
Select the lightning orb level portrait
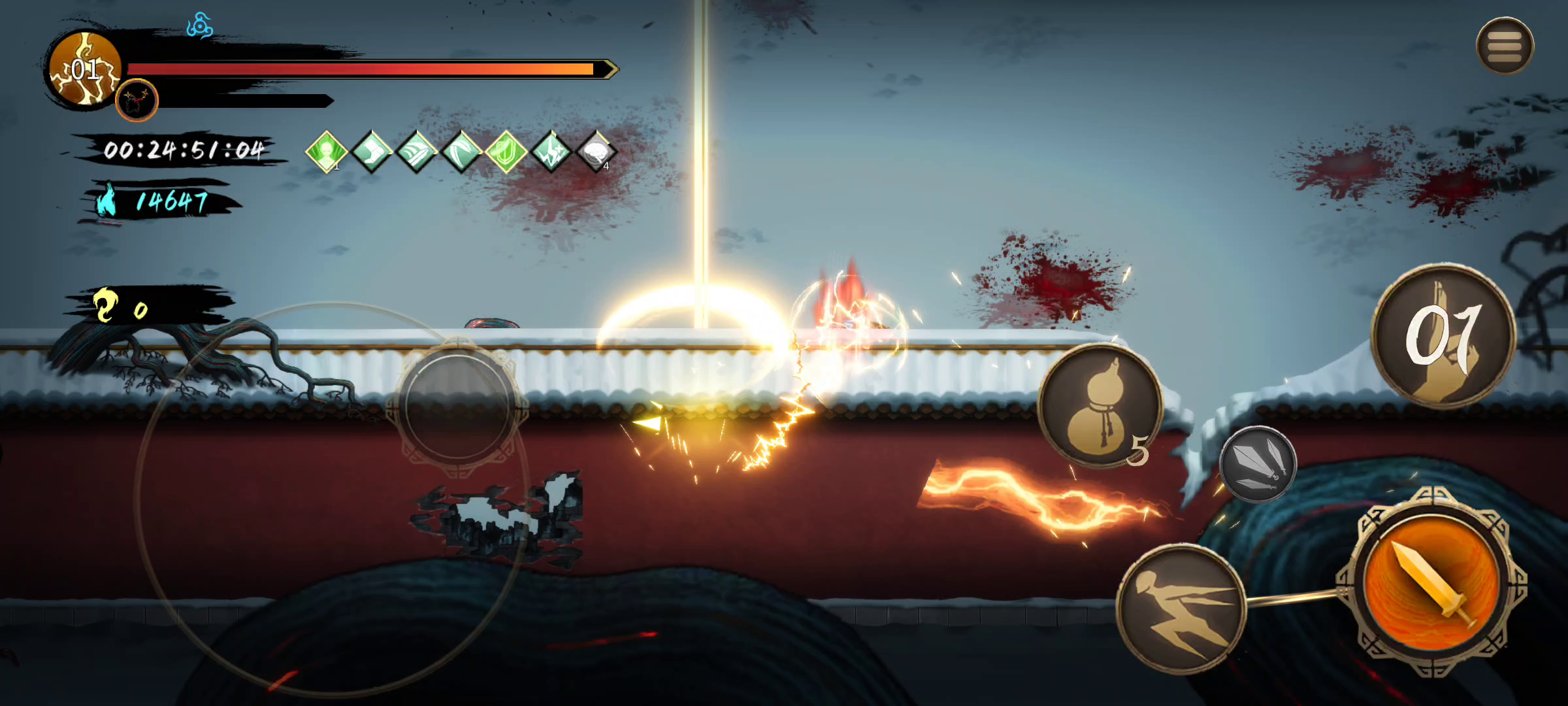[x=85, y=69]
